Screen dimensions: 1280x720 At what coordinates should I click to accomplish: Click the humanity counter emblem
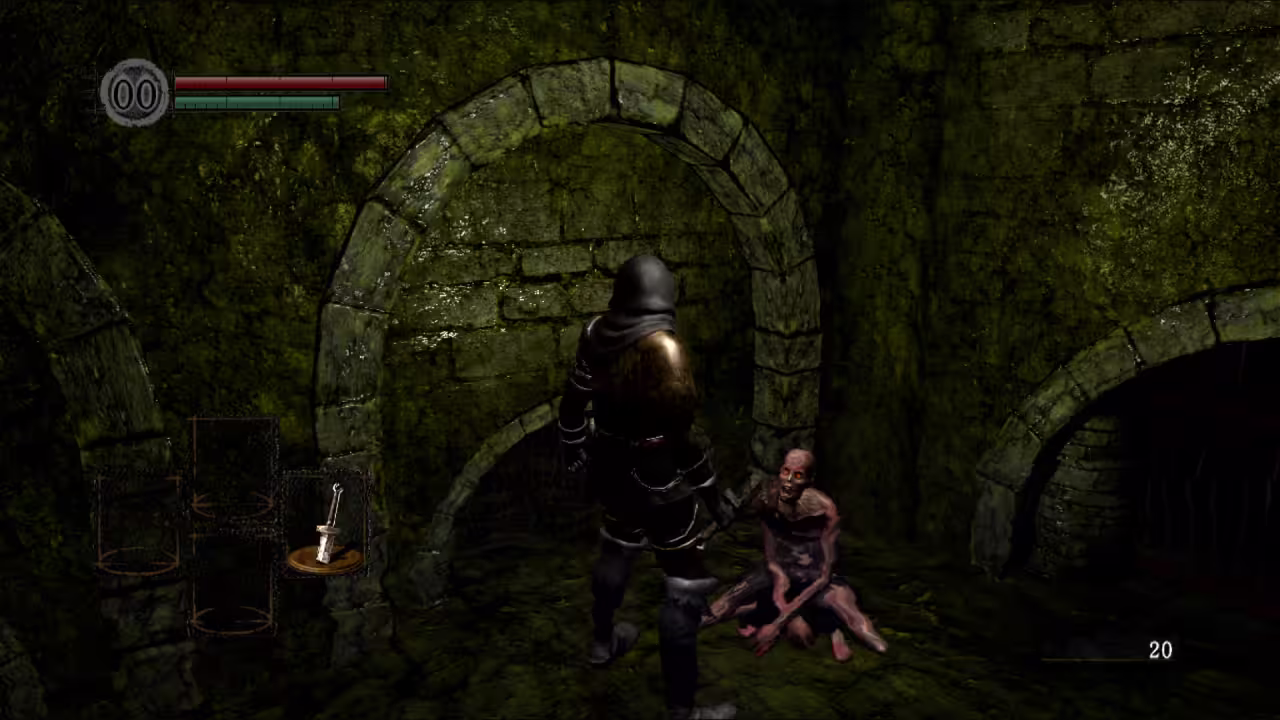(135, 93)
